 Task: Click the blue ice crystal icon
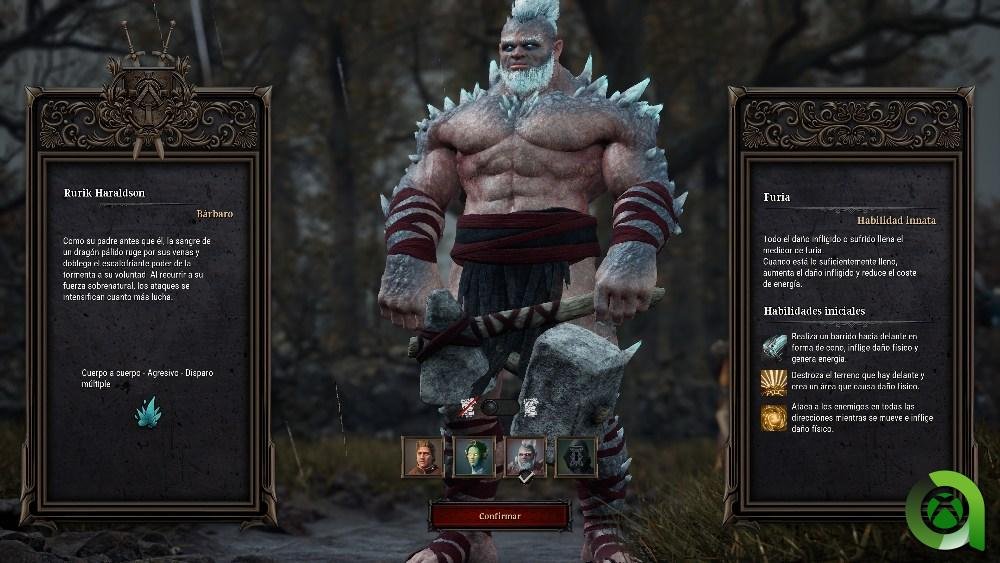[x=148, y=412]
